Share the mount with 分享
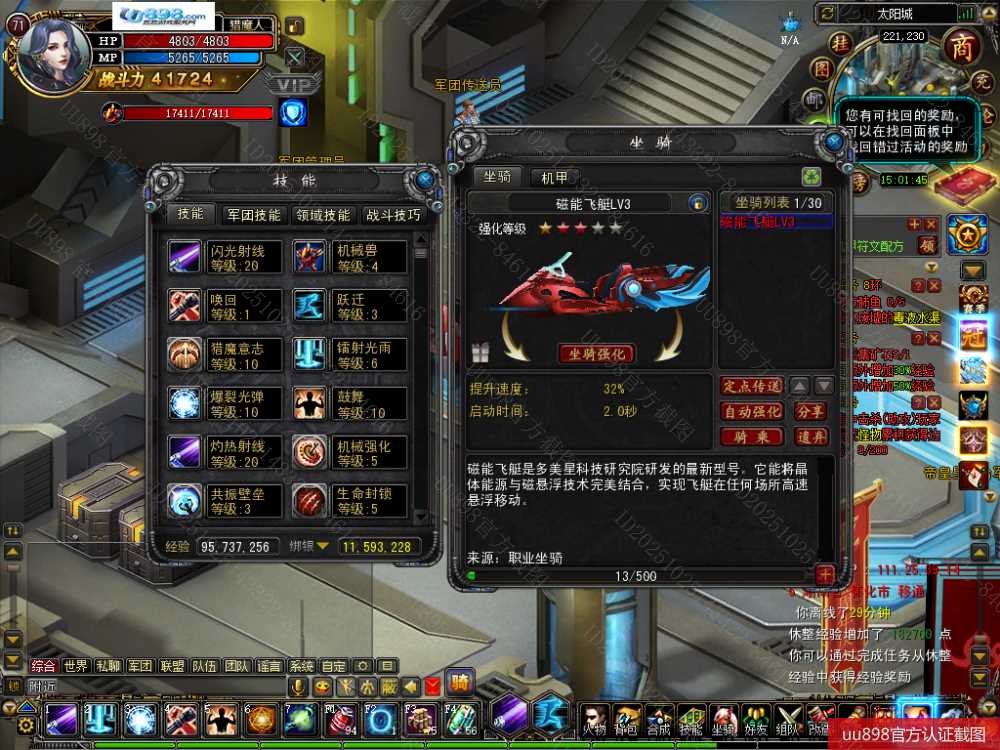This screenshot has height=750, width=1000. coord(810,411)
